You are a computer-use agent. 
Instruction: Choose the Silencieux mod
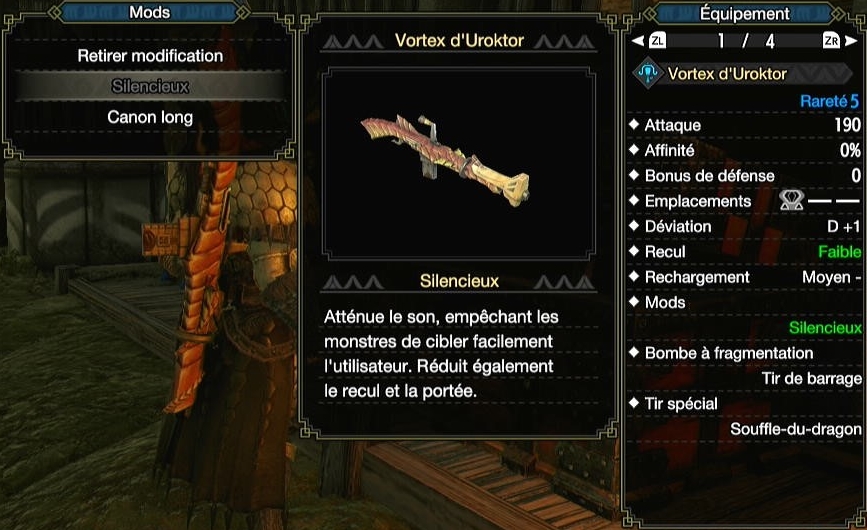click(x=150, y=87)
